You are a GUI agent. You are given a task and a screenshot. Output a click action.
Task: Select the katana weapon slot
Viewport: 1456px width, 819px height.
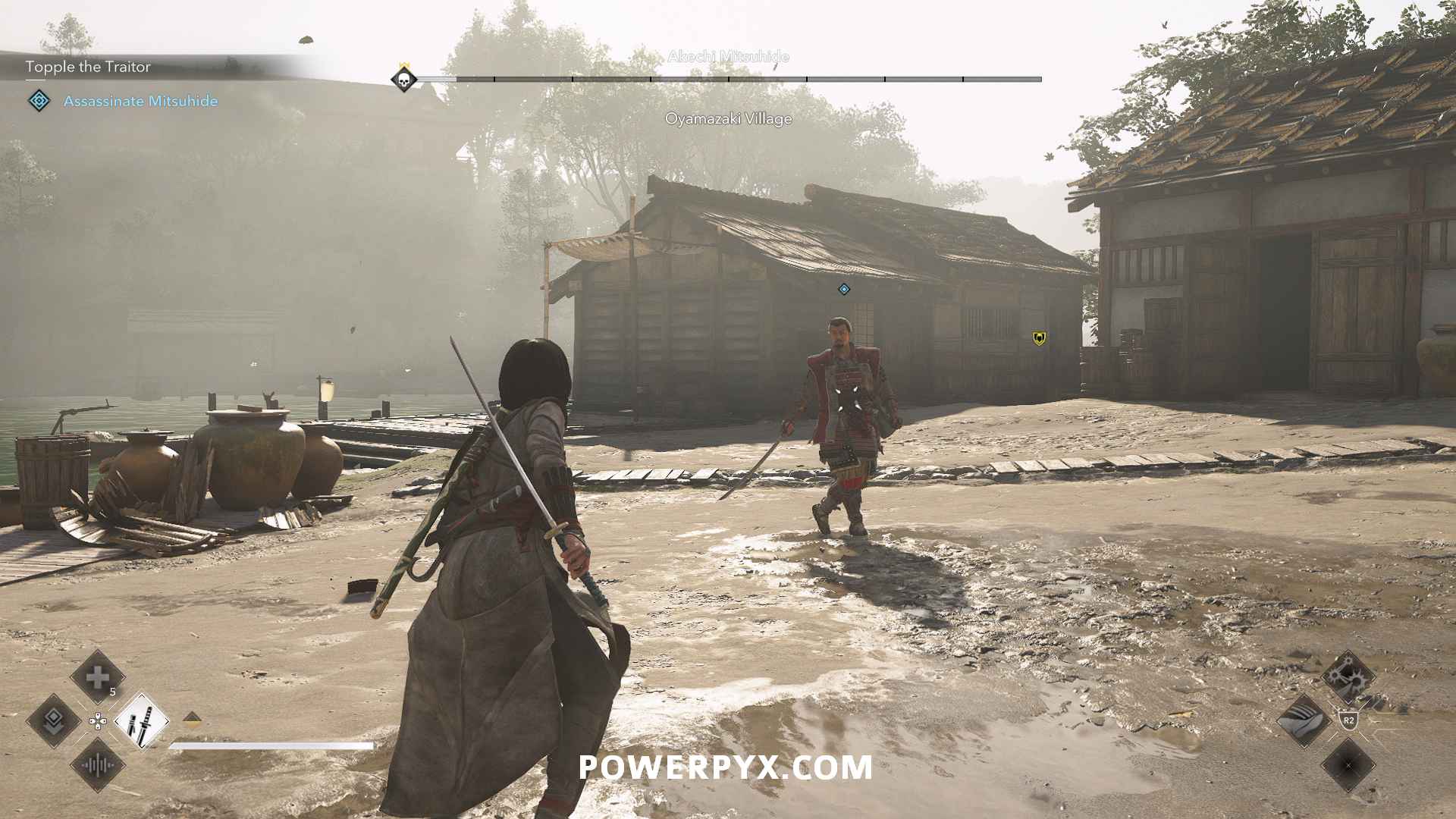142,720
